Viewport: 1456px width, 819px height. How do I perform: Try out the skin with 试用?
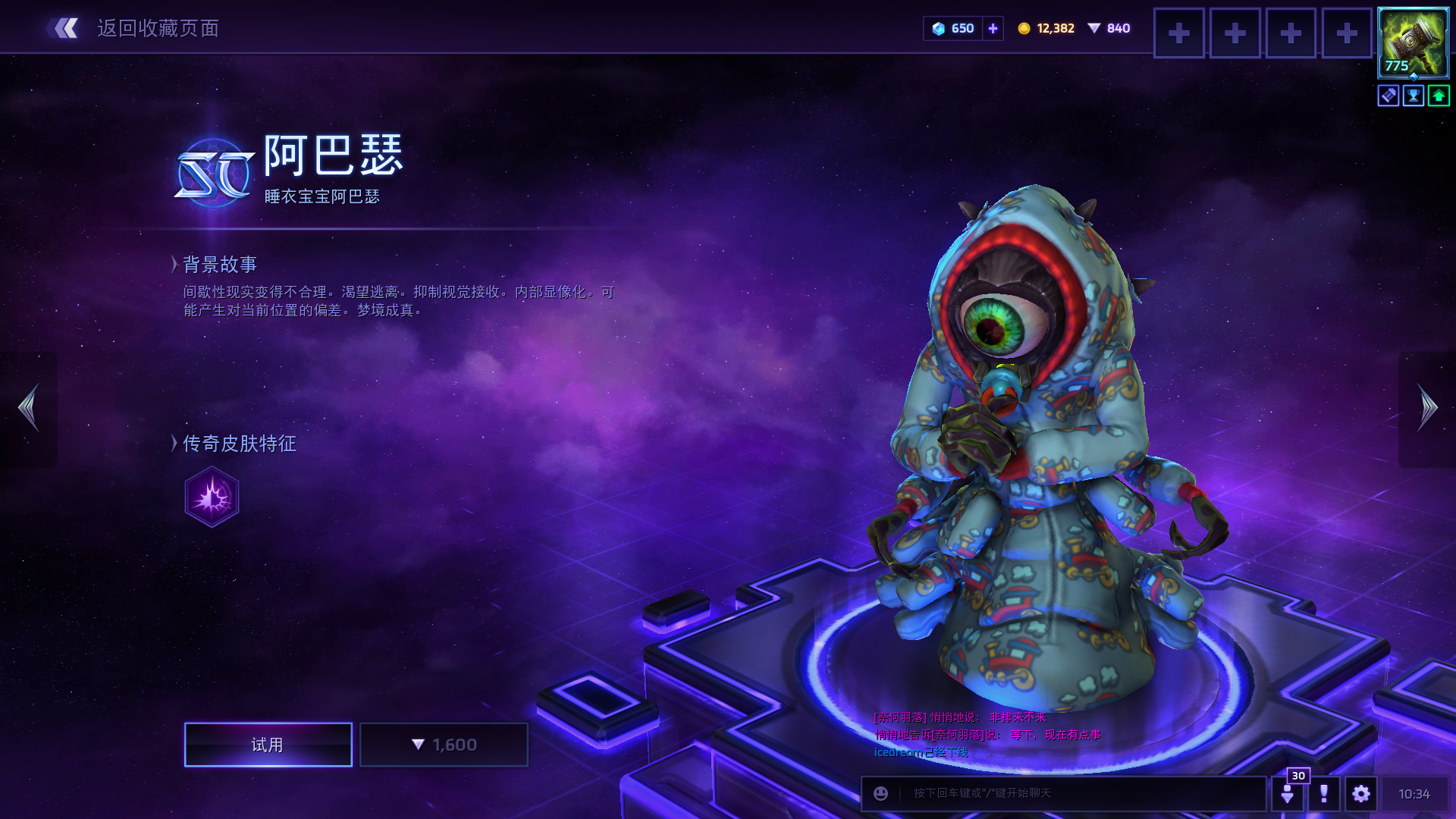(268, 745)
